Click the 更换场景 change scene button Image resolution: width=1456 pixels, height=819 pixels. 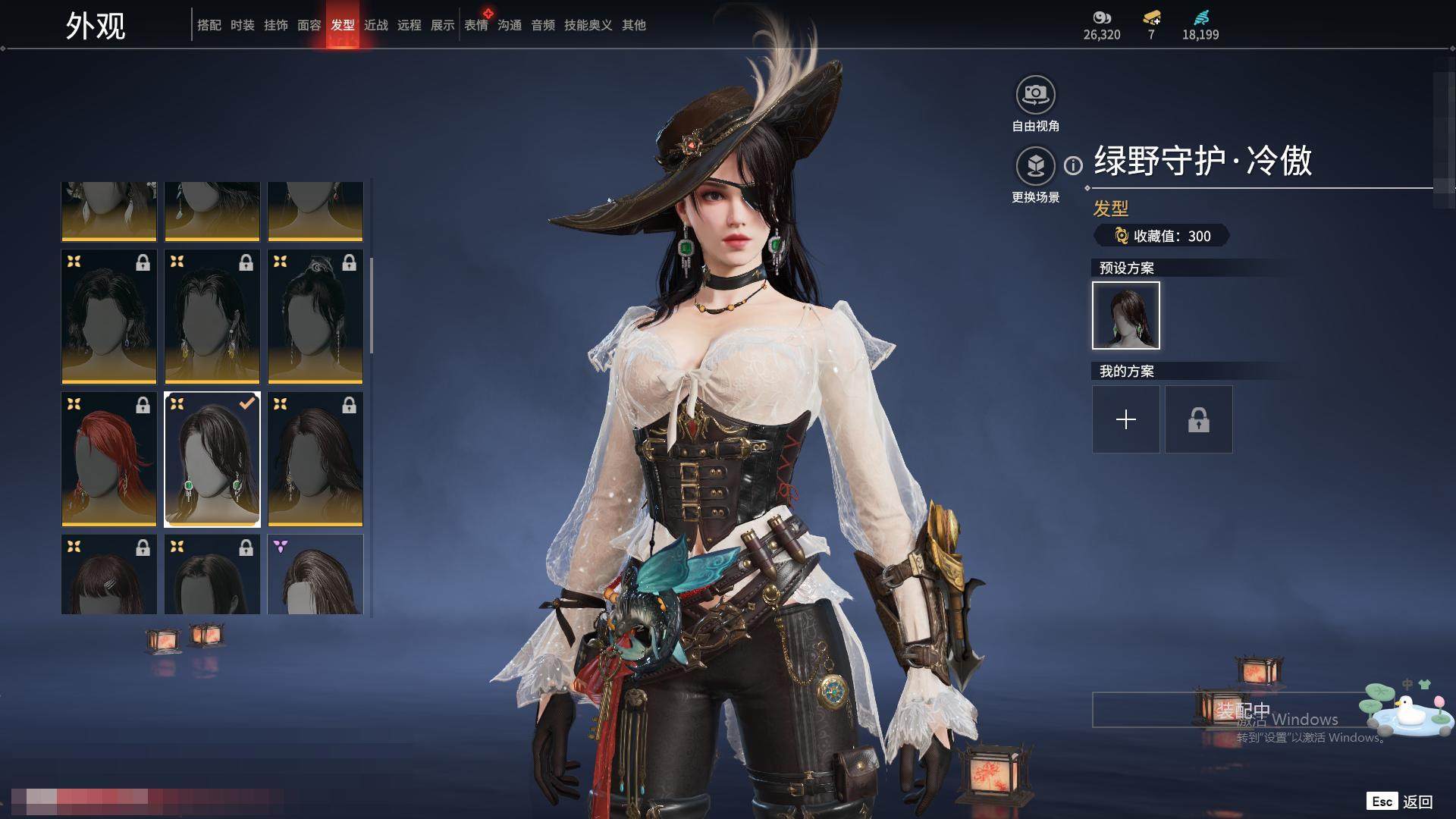pyautogui.click(x=1035, y=166)
